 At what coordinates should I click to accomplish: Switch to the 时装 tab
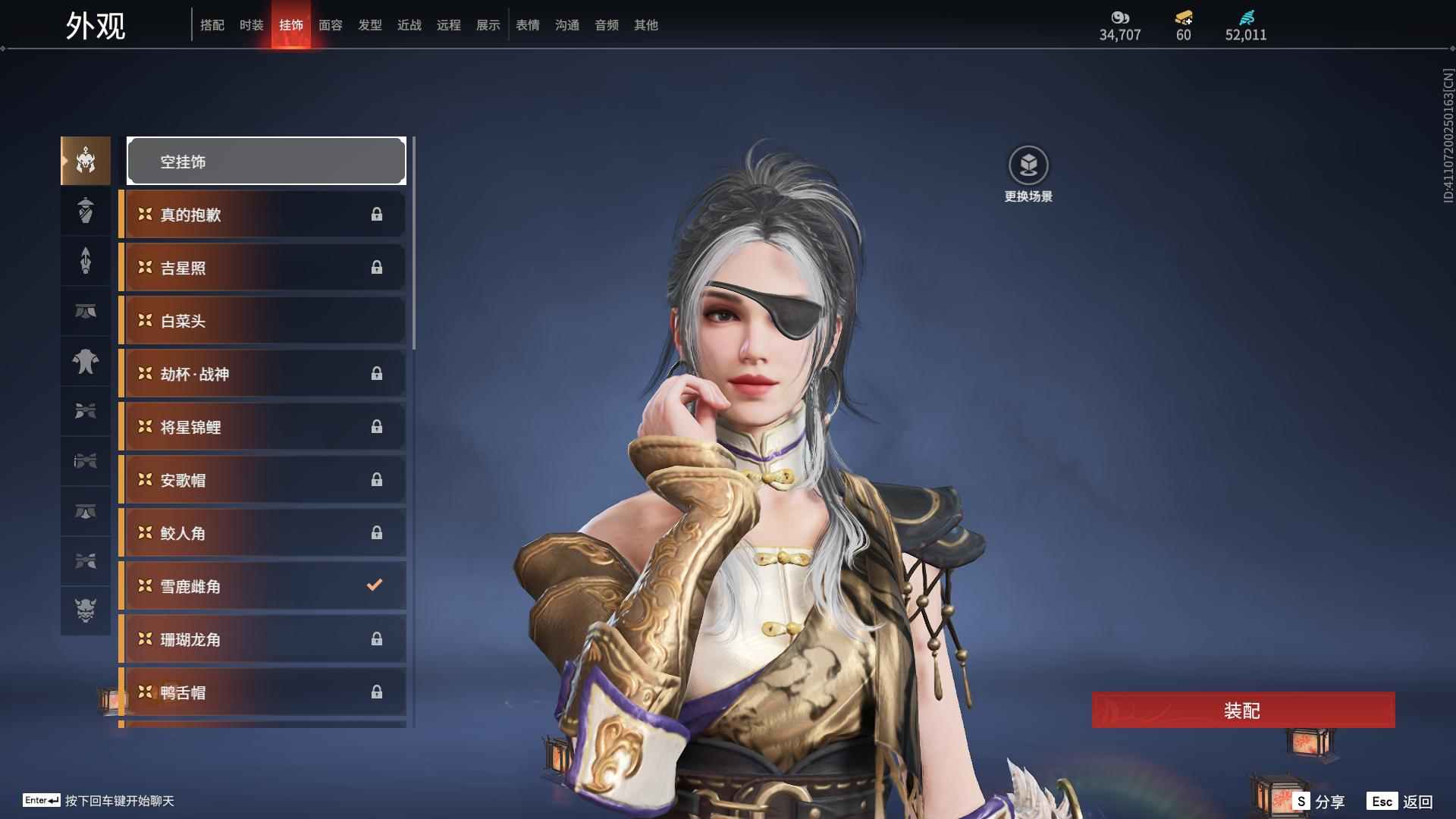pyautogui.click(x=251, y=25)
